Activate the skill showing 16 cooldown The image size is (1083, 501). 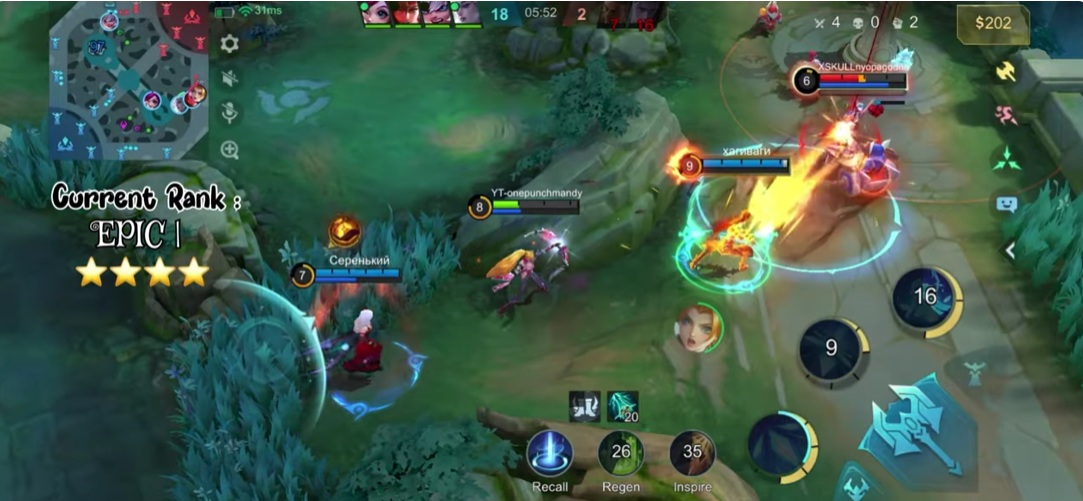[x=926, y=297]
